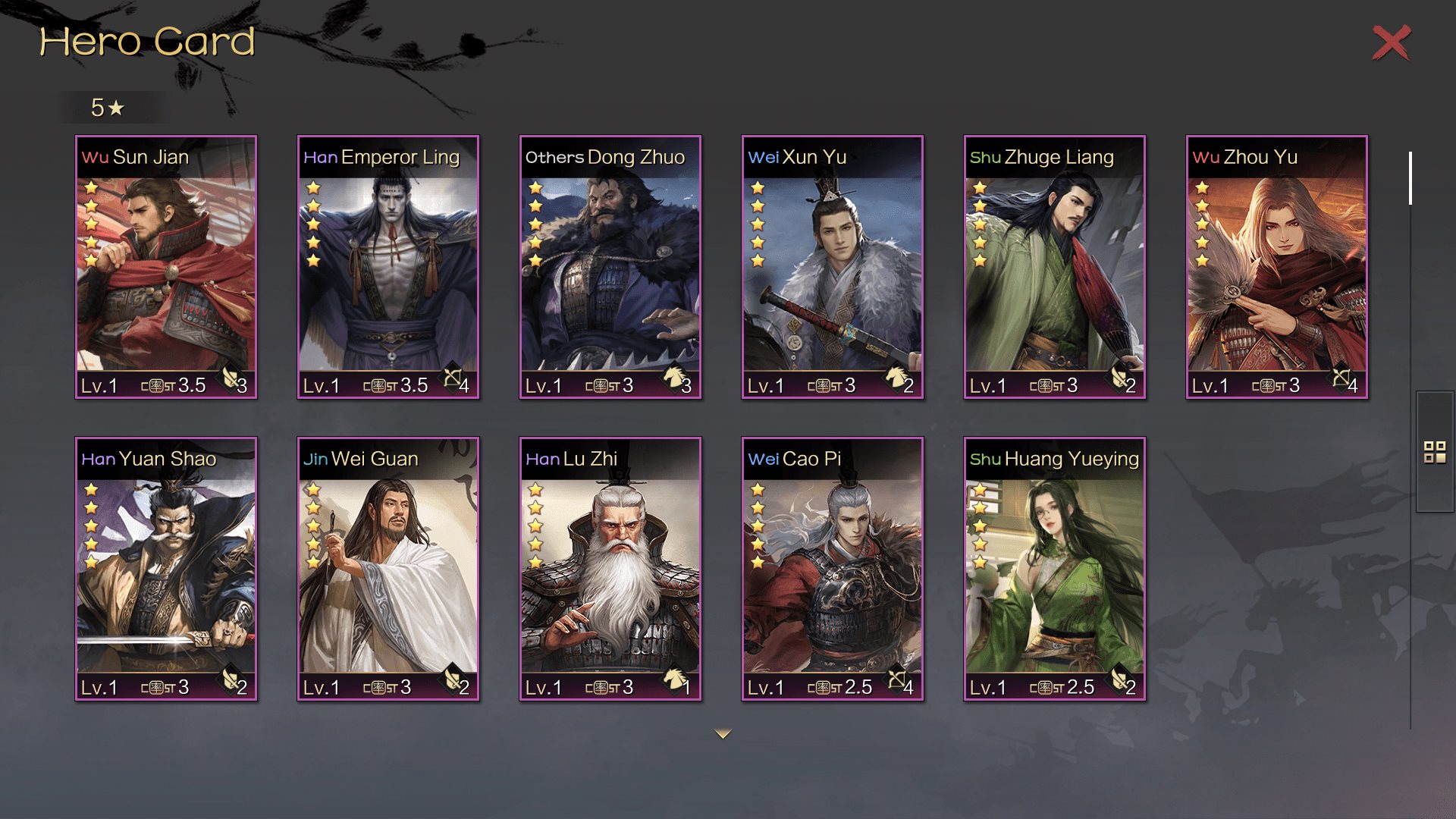This screenshot has height=819, width=1456.
Task: Pick the Cao Pi hero card
Action: (833, 569)
